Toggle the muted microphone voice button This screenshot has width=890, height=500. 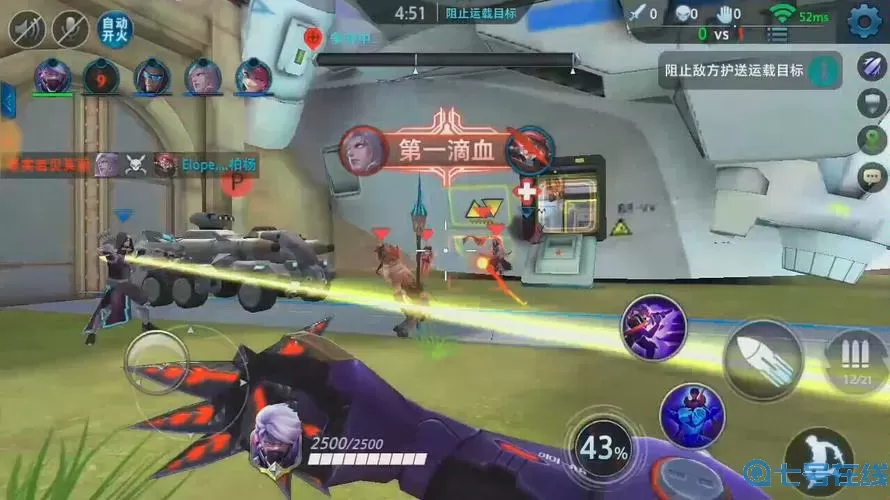pos(70,29)
